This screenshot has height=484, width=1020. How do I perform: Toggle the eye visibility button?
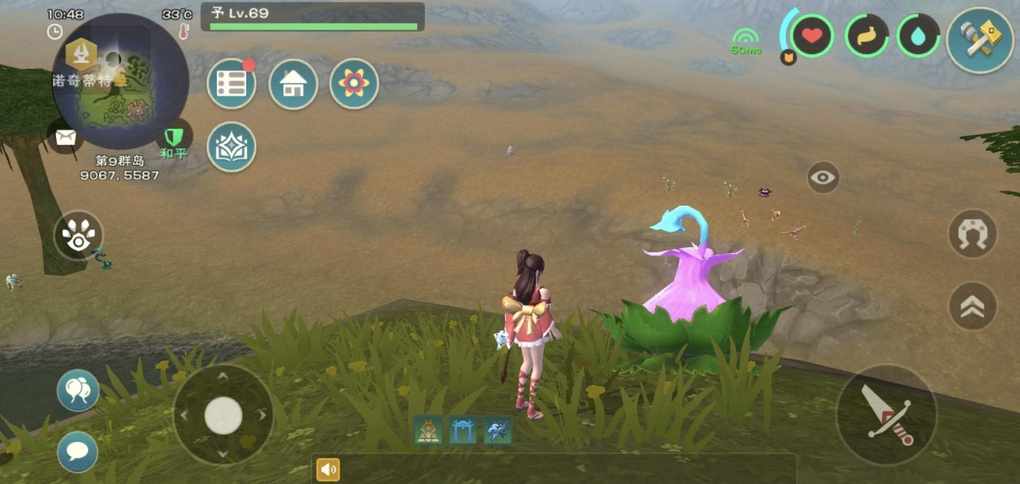[823, 178]
